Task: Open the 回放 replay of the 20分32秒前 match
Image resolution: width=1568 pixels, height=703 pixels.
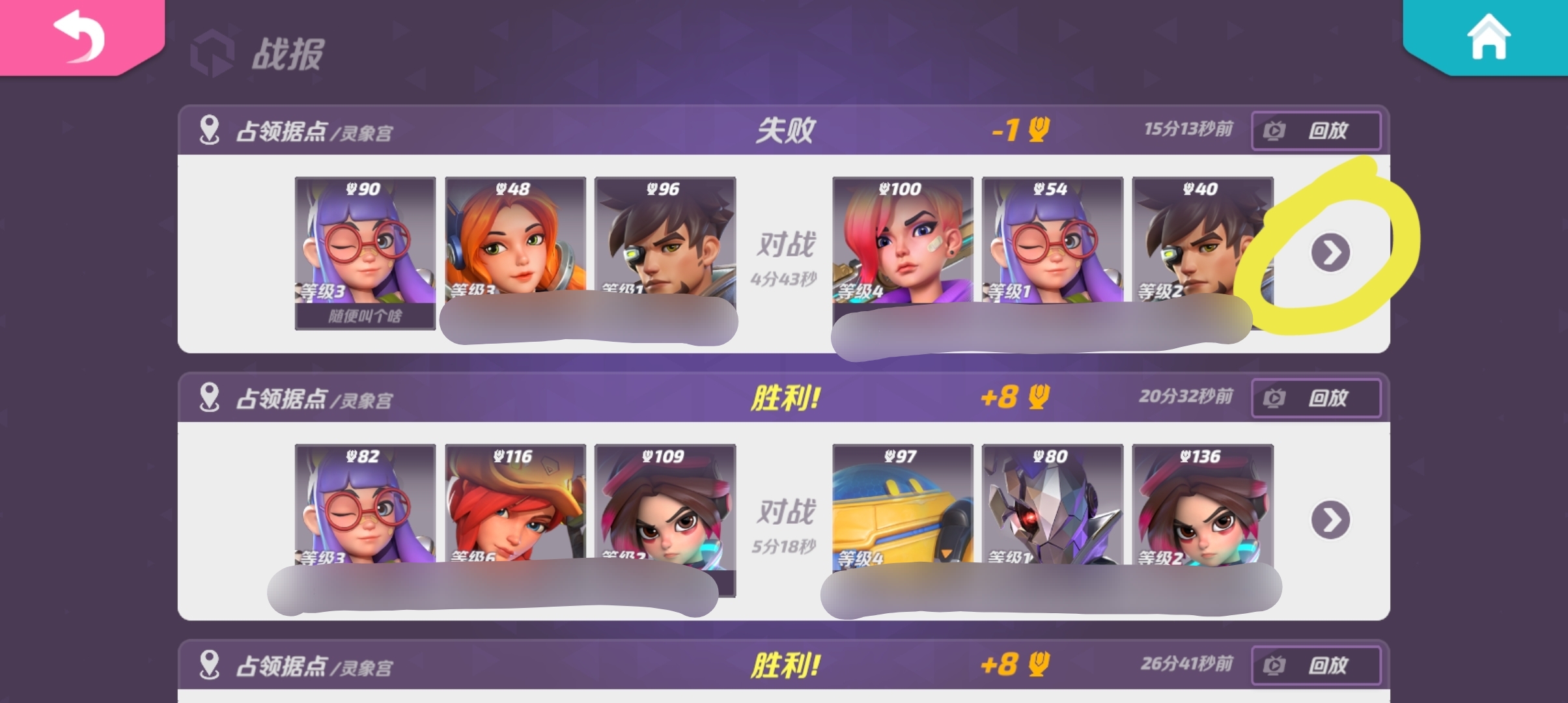Action: (1315, 398)
